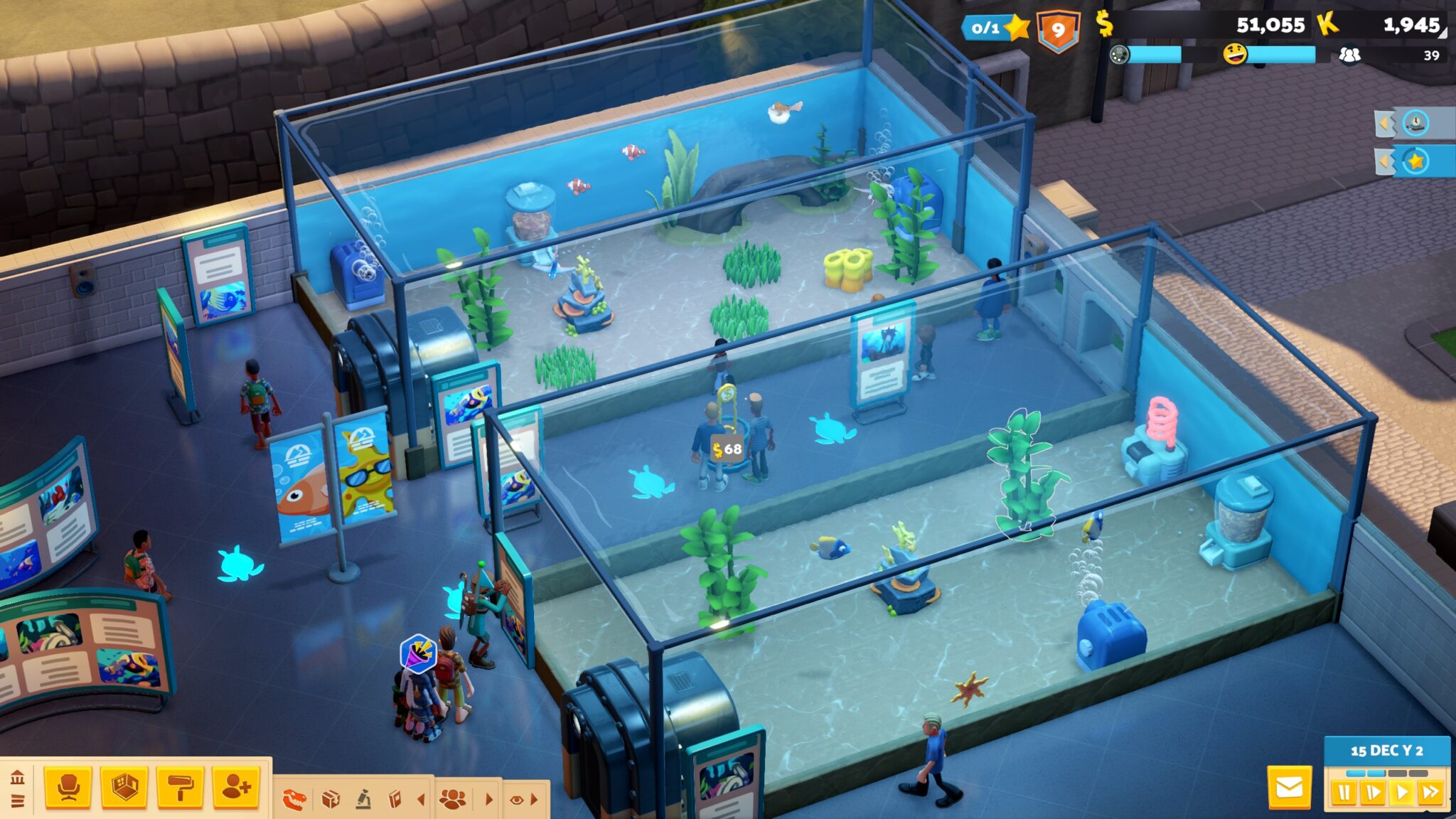The image size is (1456, 819).
Task: Click the orange level 9 shield badge
Action: 1059,31
